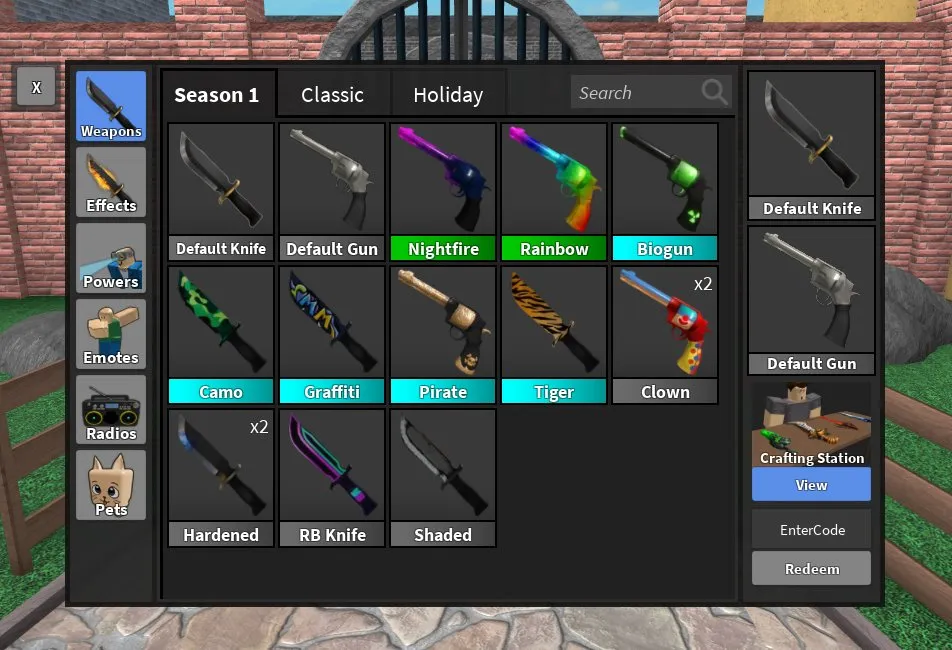952x650 pixels.
Task: Open the Emotes category
Action: tap(111, 334)
